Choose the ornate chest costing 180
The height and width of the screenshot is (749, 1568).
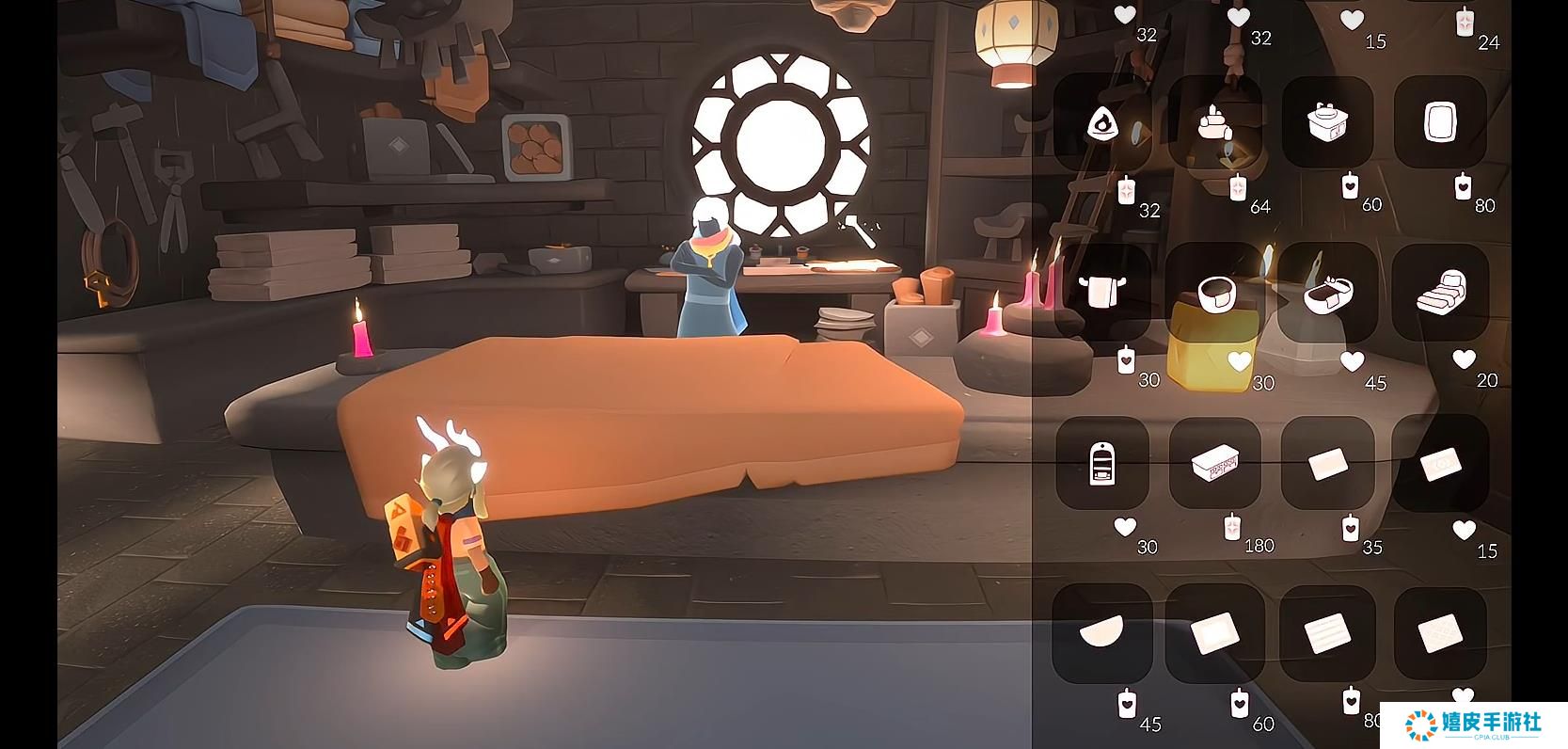(x=1214, y=463)
